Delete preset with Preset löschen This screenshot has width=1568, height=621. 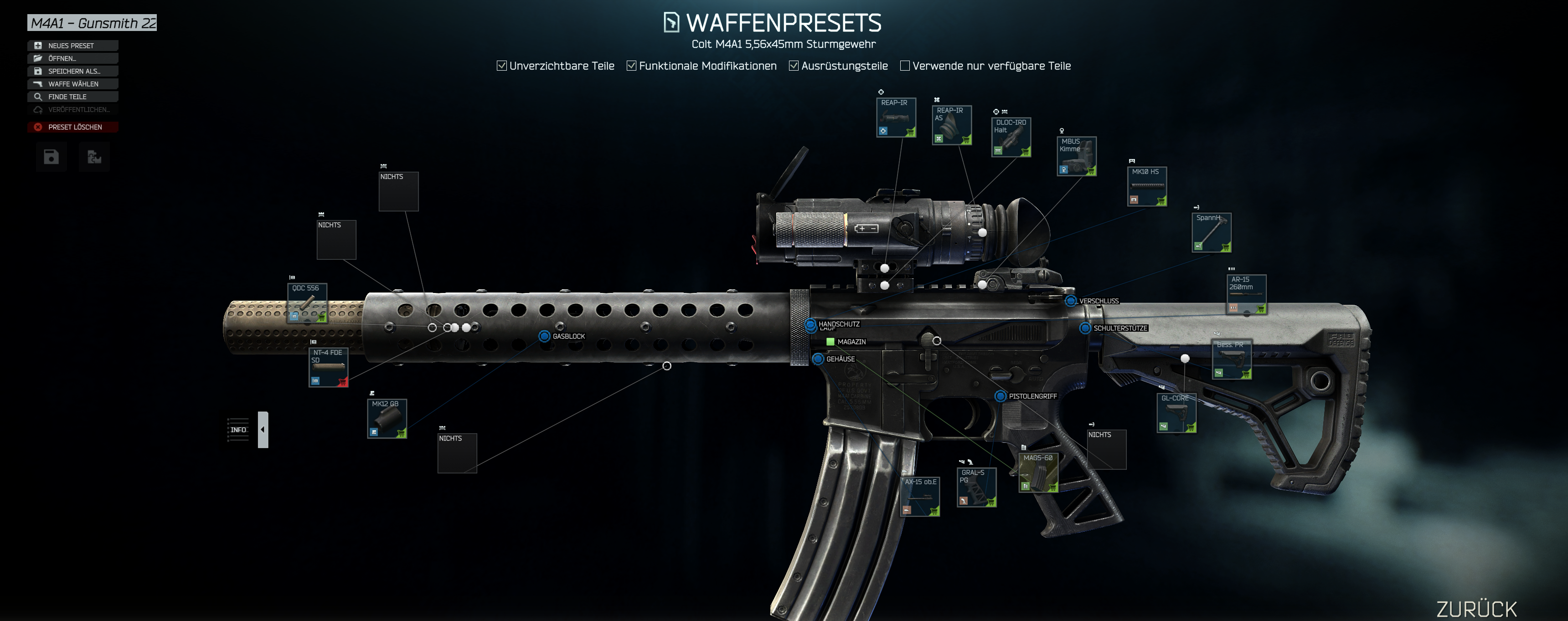point(72,127)
